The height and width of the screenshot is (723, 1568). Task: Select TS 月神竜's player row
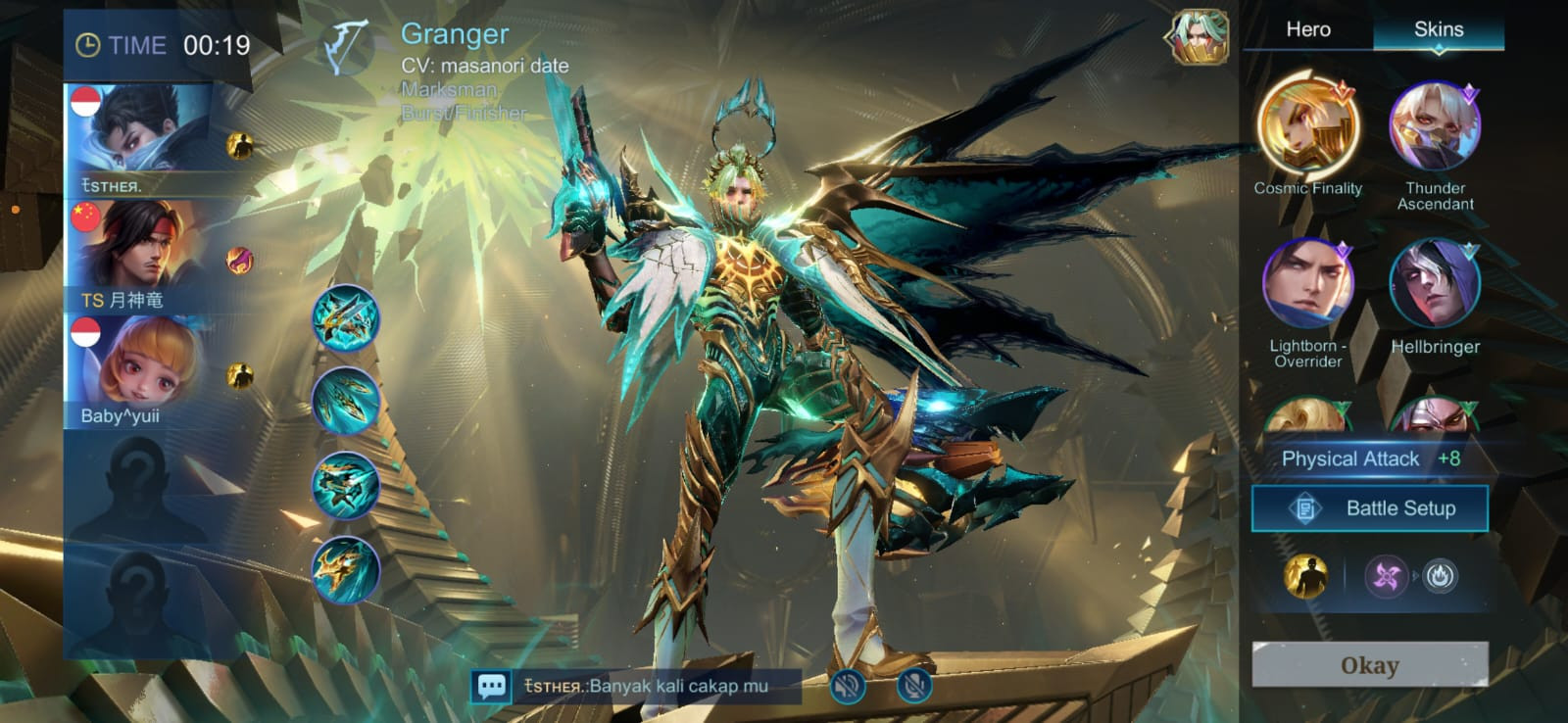(x=147, y=257)
